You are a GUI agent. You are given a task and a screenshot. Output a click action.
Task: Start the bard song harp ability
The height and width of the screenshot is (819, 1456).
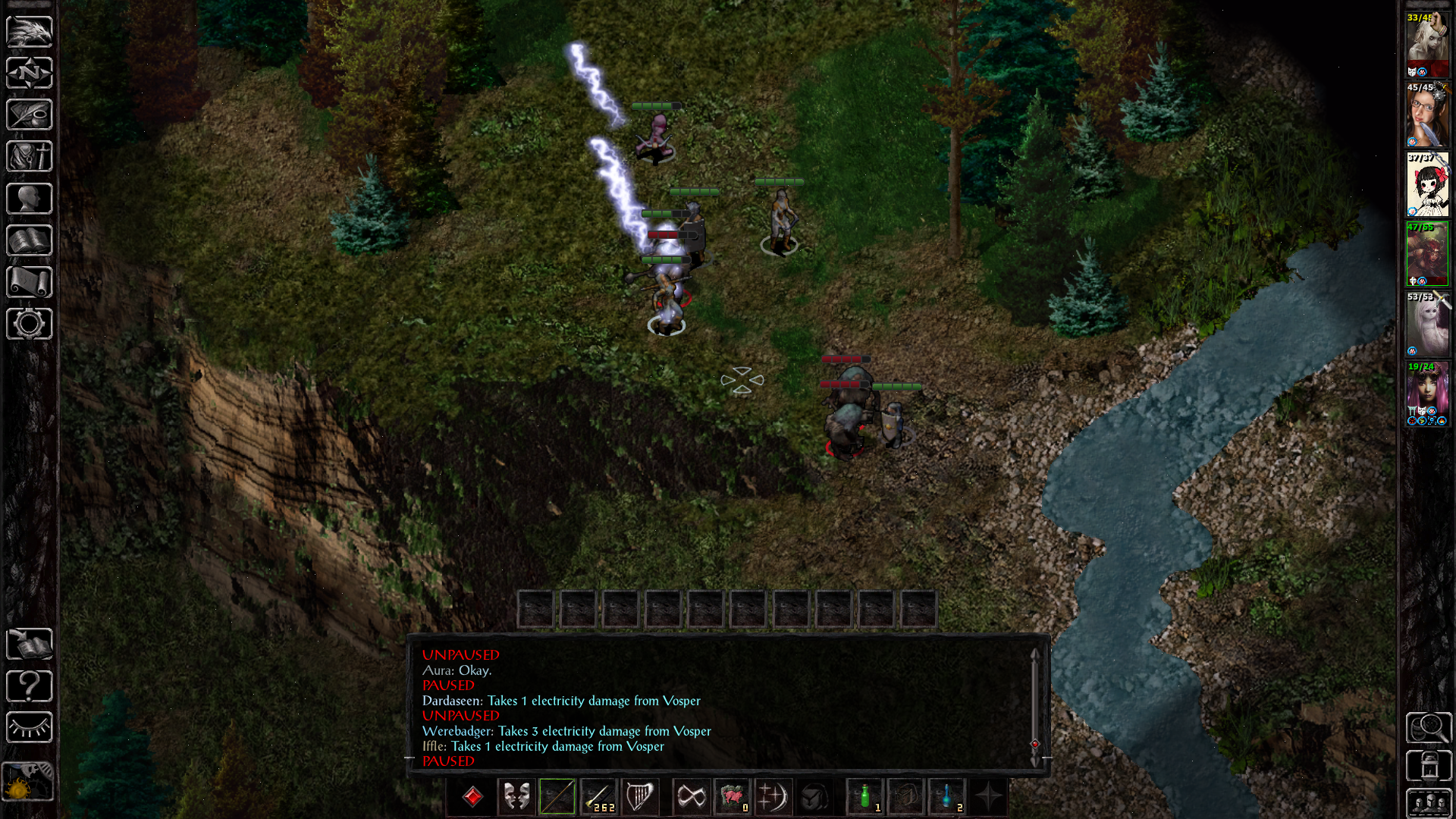coord(639,797)
